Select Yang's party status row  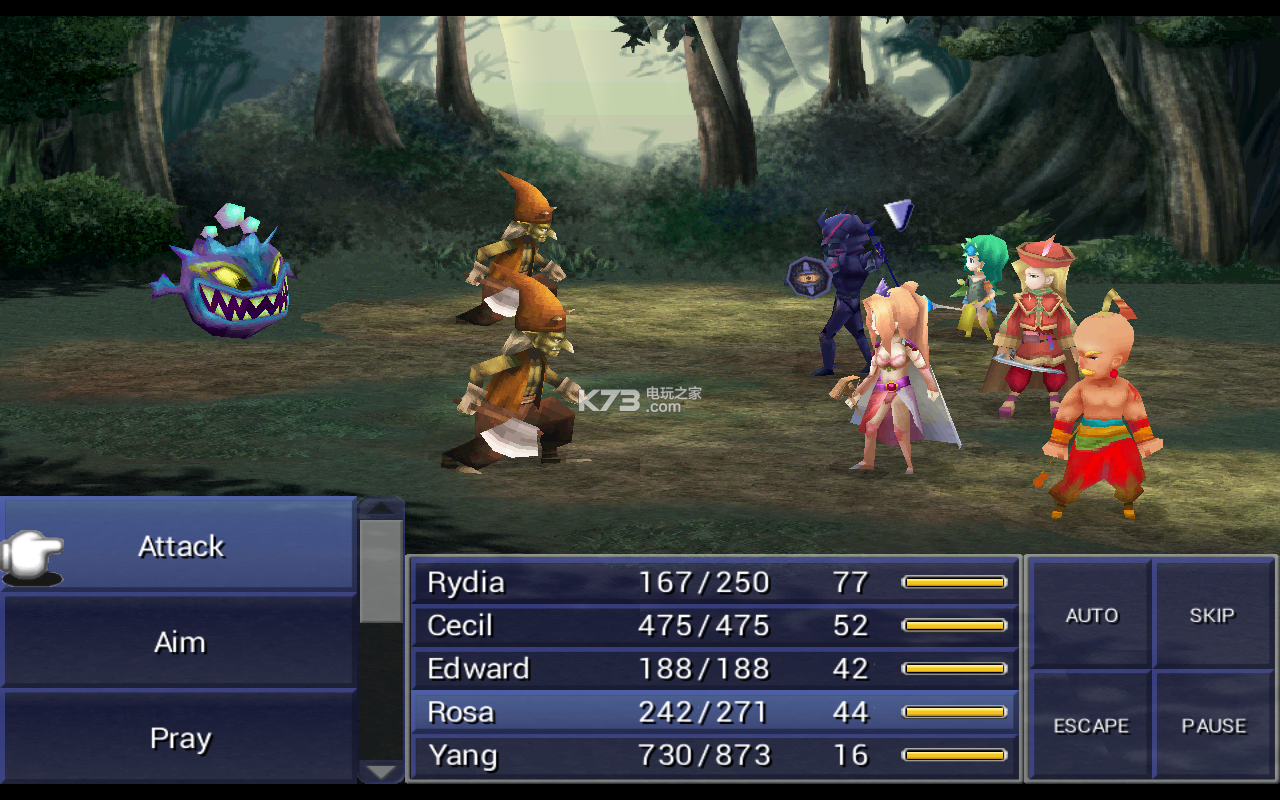pos(714,755)
